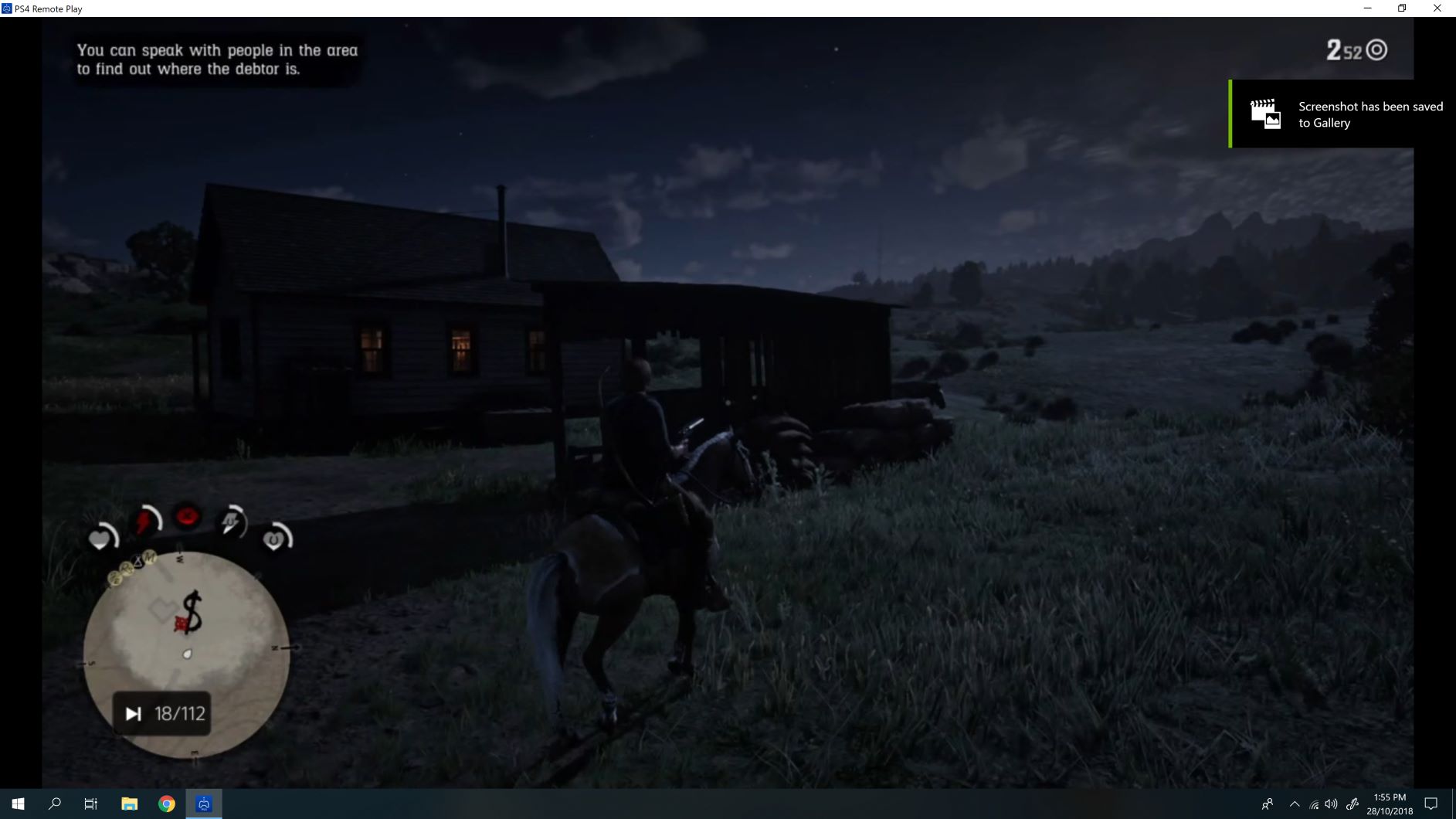Image resolution: width=1456 pixels, height=819 pixels.
Task: Select the red Dead Eye core icon
Action: click(x=187, y=516)
